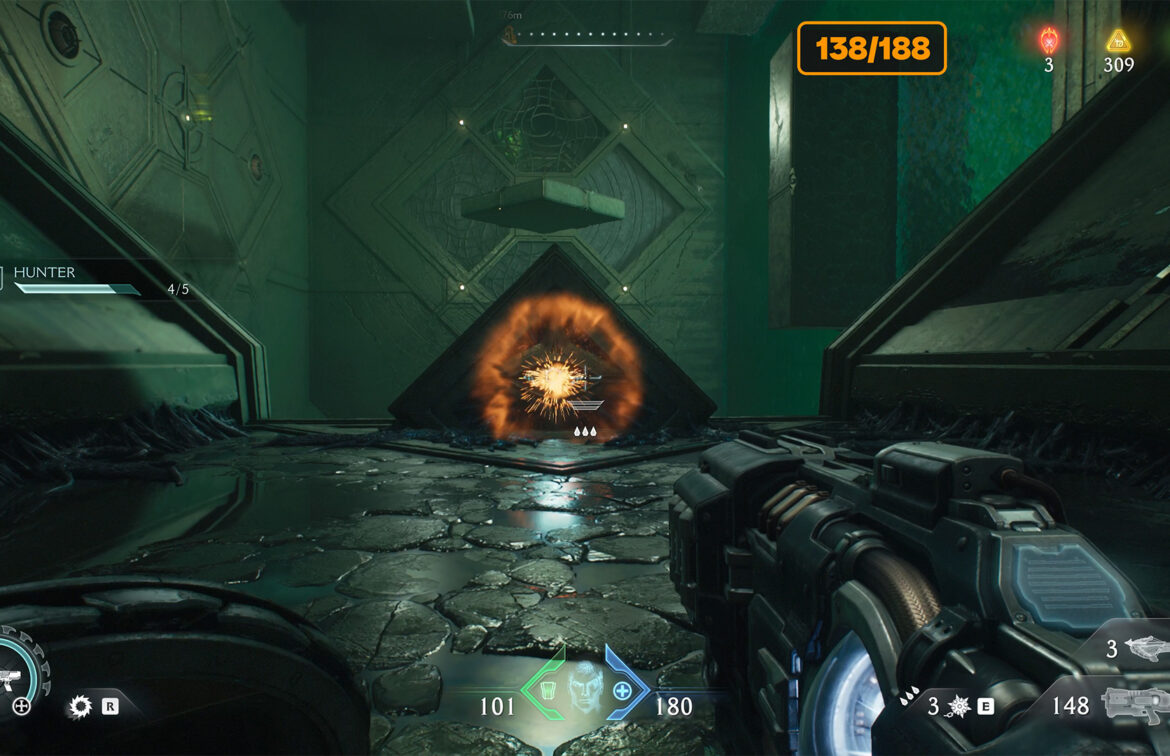Click the red flame skull icon

click(x=1048, y=41)
